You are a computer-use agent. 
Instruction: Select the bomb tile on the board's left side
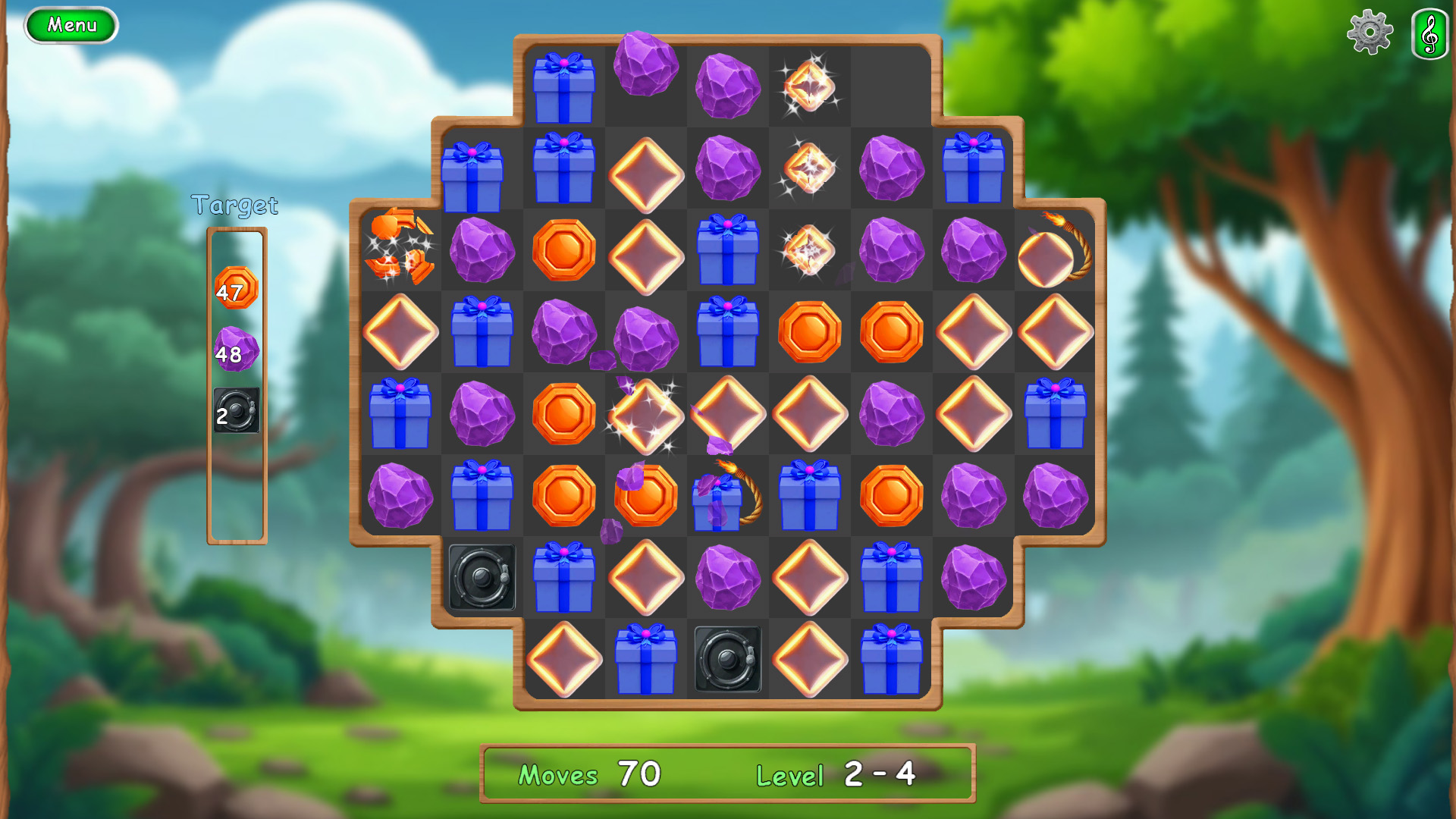point(483,579)
